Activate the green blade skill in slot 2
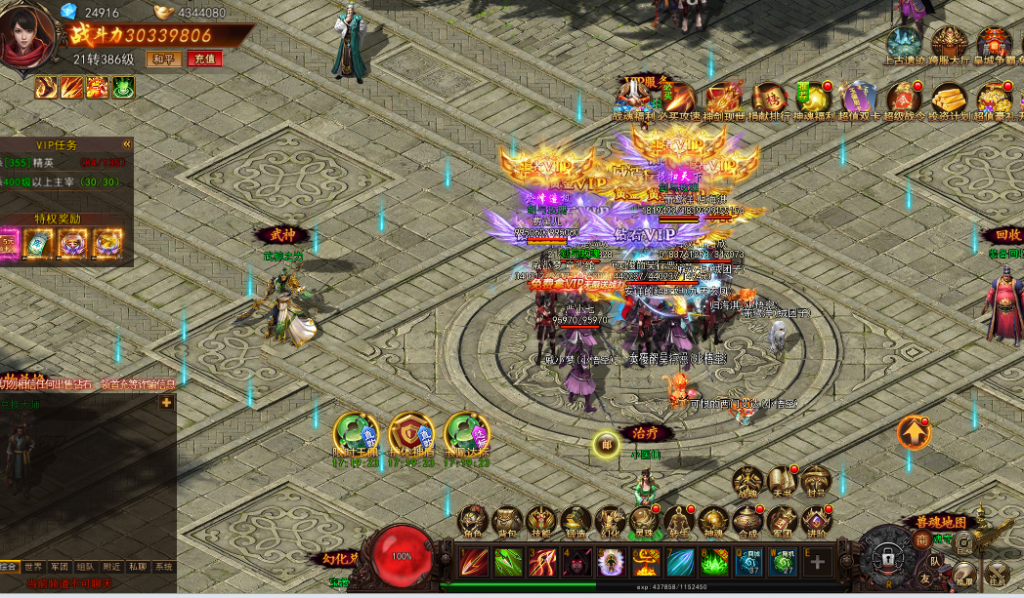The image size is (1024, 598). 508,562
